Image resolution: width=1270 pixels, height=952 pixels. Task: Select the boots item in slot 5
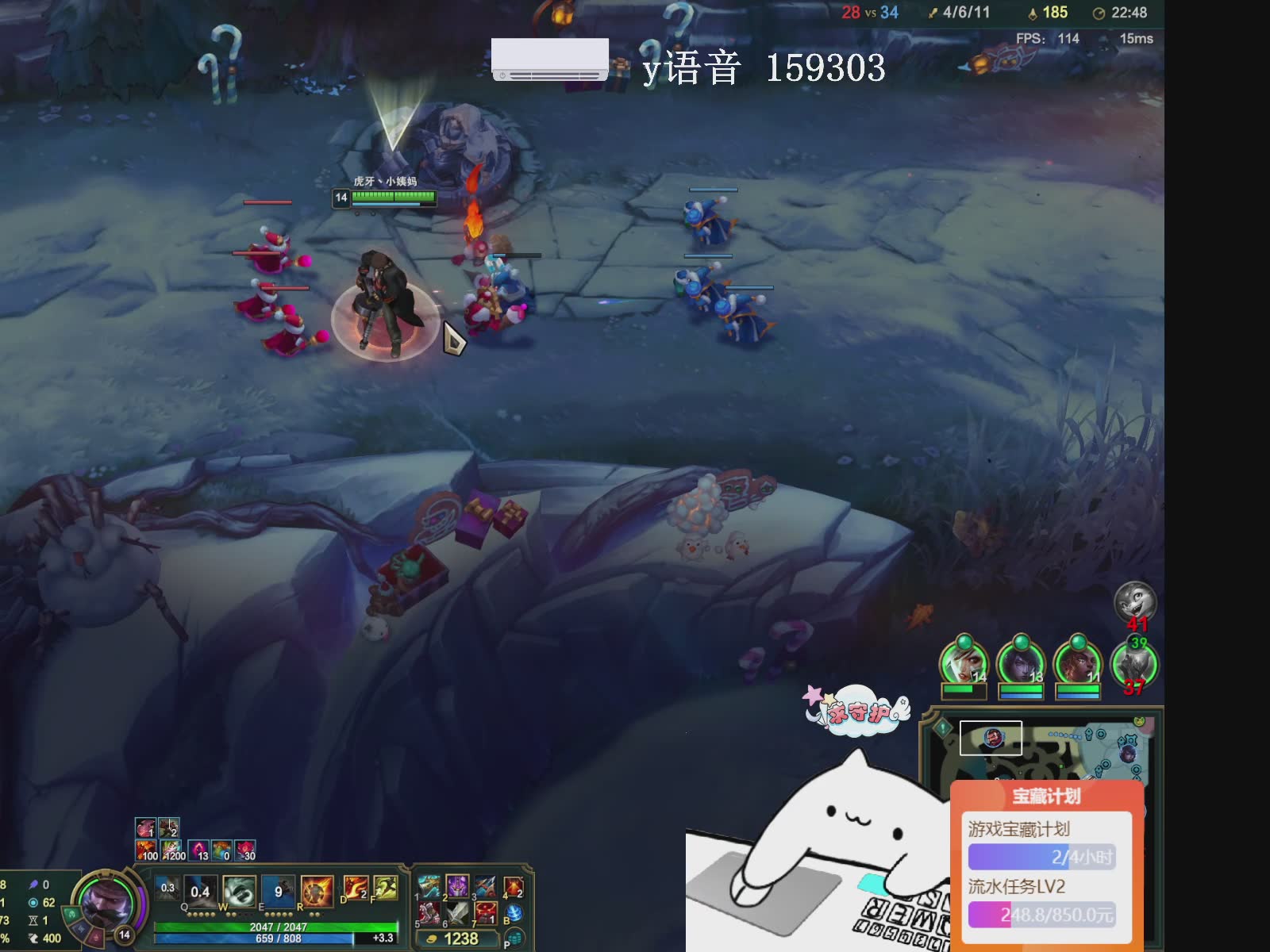click(429, 914)
